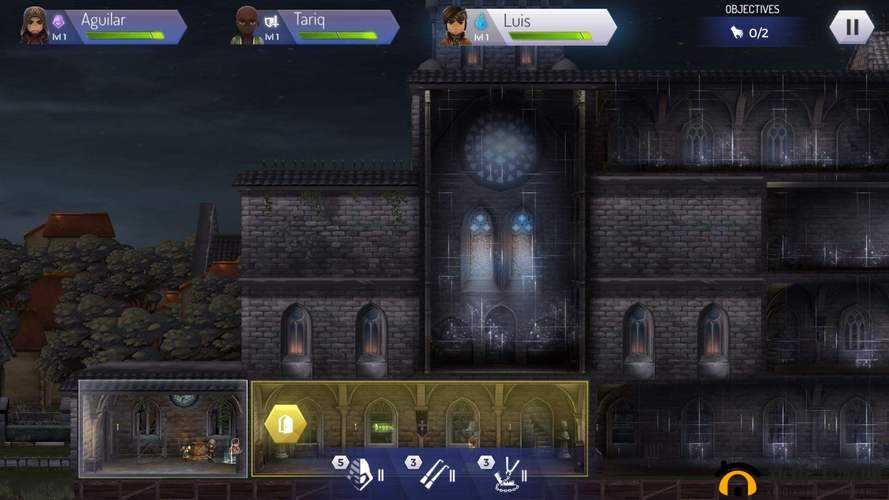Image resolution: width=889 pixels, height=500 pixels.
Task: Select the blue-outlined room with heroes
Action: (x=163, y=427)
